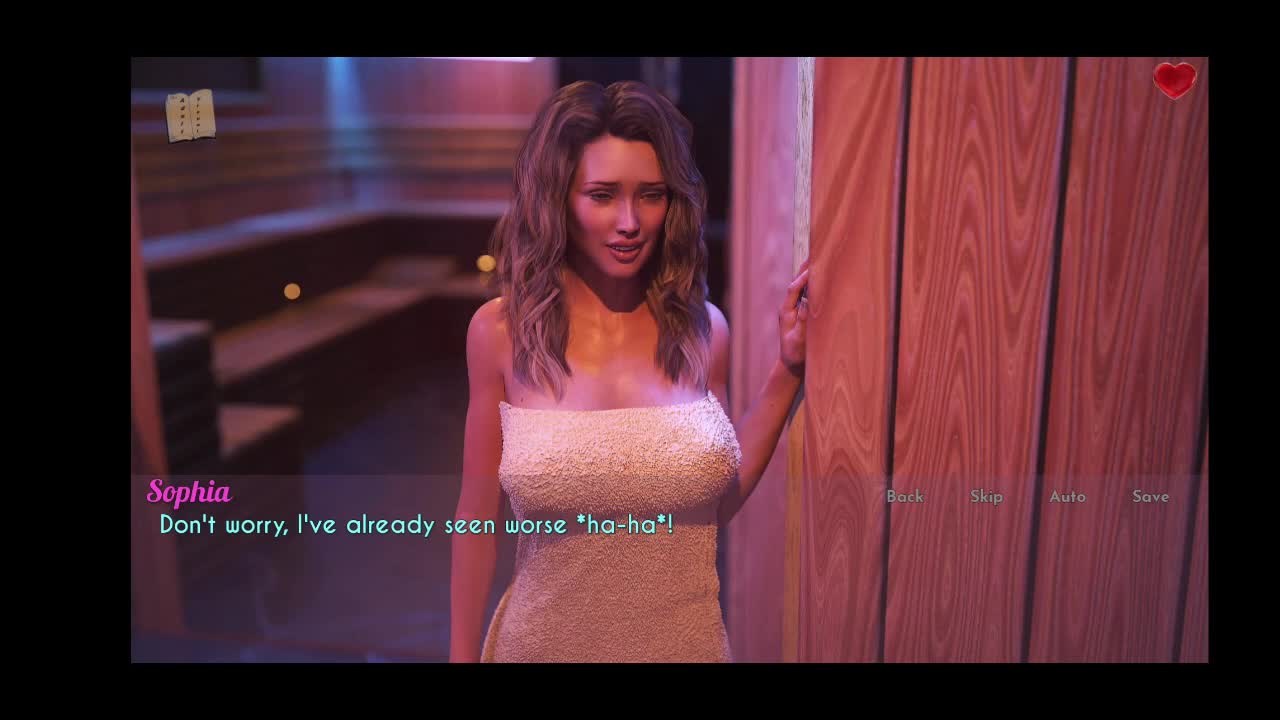Skip the dialogue
Viewport: 1280px width, 720px height.
tap(986, 496)
